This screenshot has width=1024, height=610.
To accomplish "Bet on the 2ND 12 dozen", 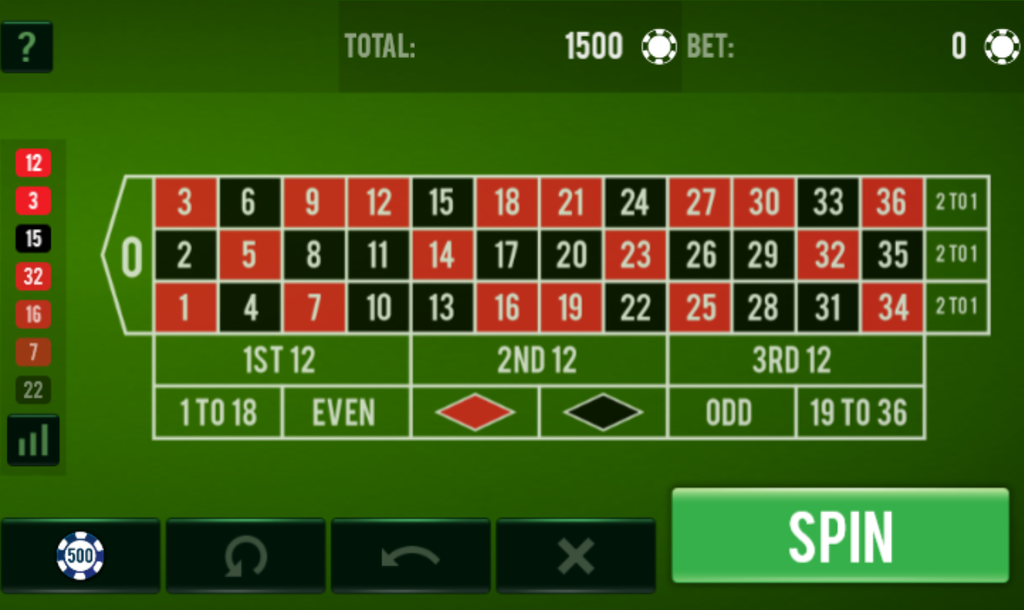I will click(538, 360).
